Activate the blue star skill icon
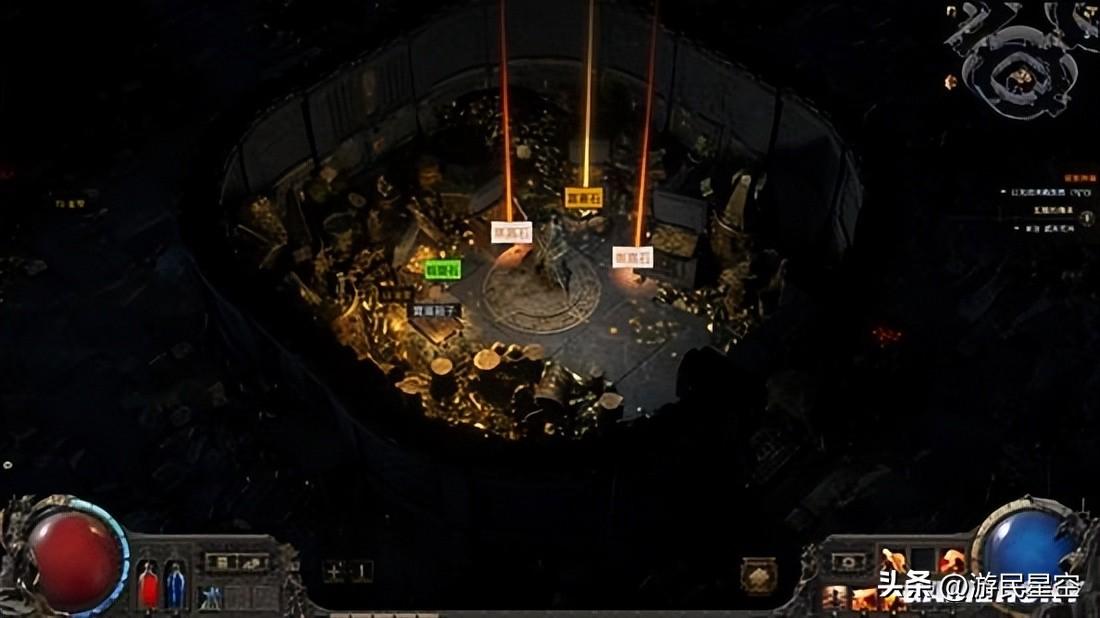 click(x=210, y=597)
